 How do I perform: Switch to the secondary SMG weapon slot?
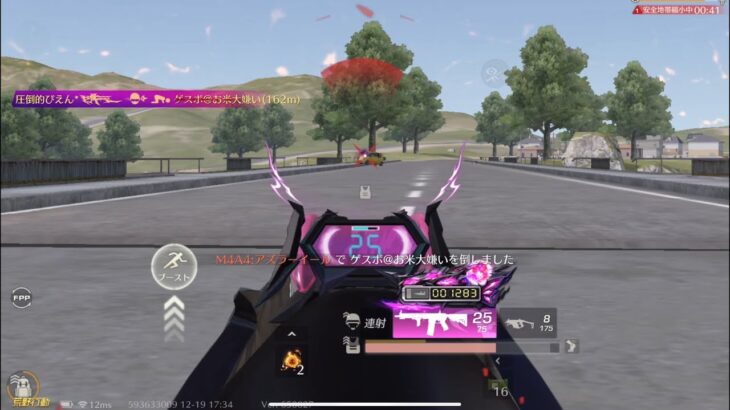(x=529, y=322)
